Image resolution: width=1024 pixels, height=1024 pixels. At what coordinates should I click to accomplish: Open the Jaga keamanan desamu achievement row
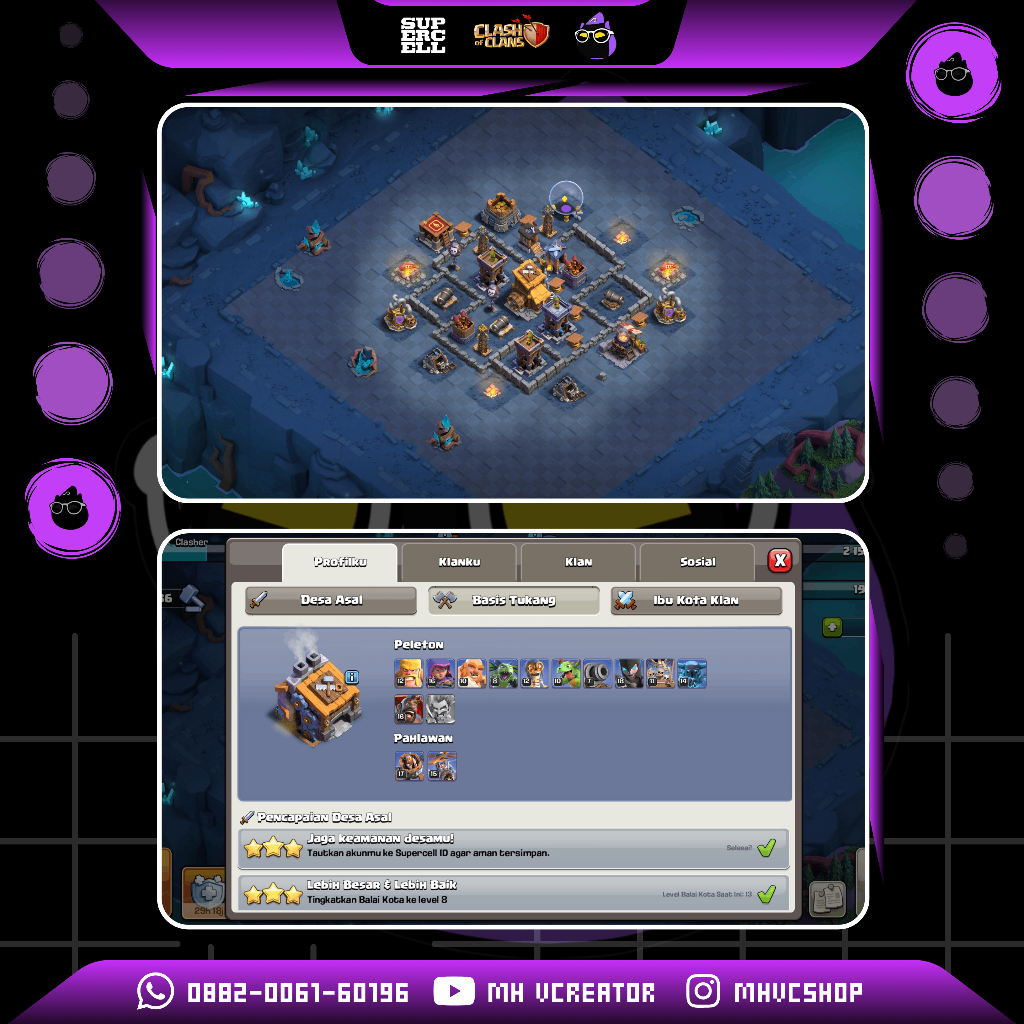[x=514, y=848]
